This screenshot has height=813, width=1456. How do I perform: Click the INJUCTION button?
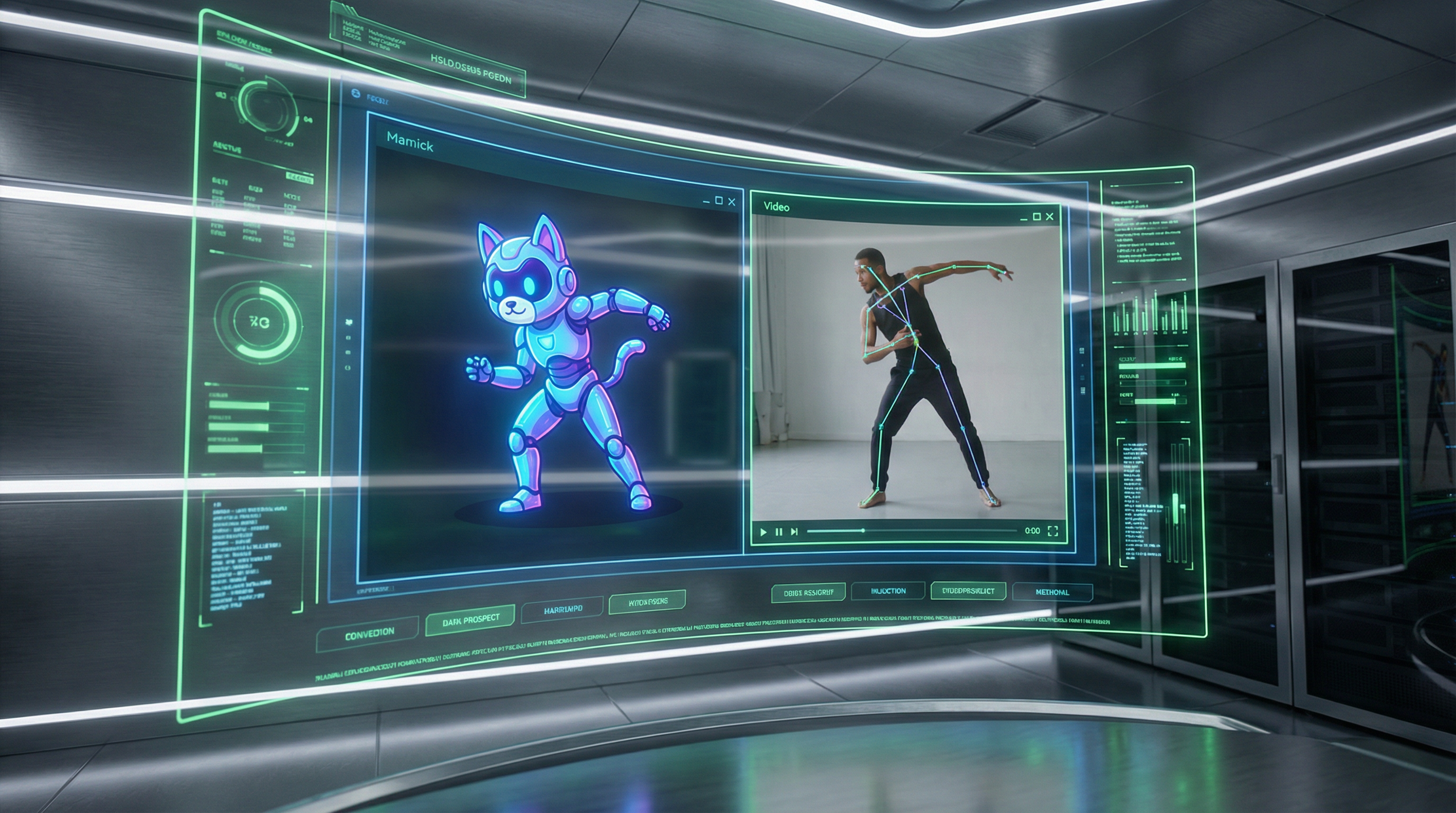tap(888, 591)
